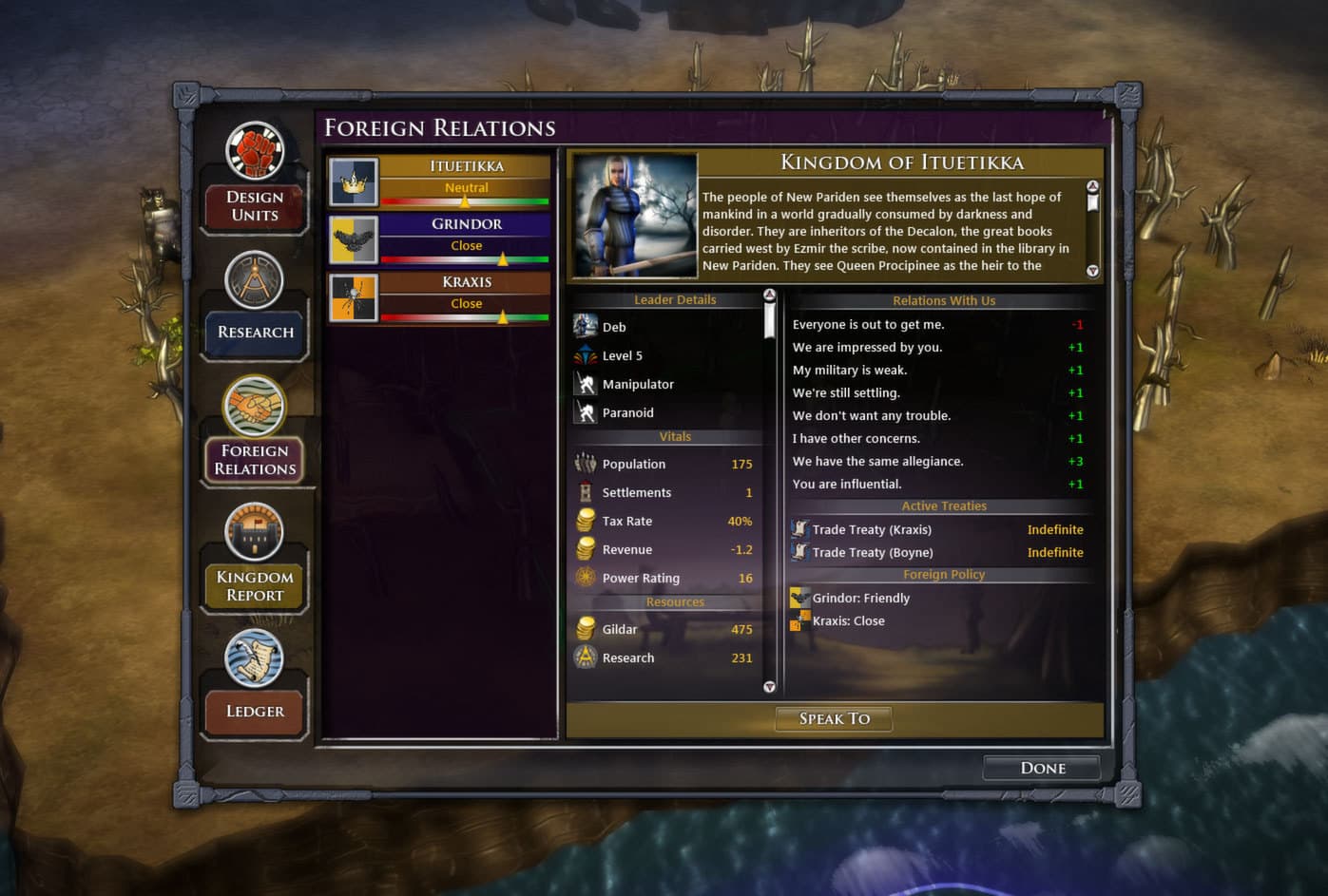Viewport: 1328px width, 896px height.
Task: Select the Trade Treaty (Boyne) row
Action: (x=873, y=552)
